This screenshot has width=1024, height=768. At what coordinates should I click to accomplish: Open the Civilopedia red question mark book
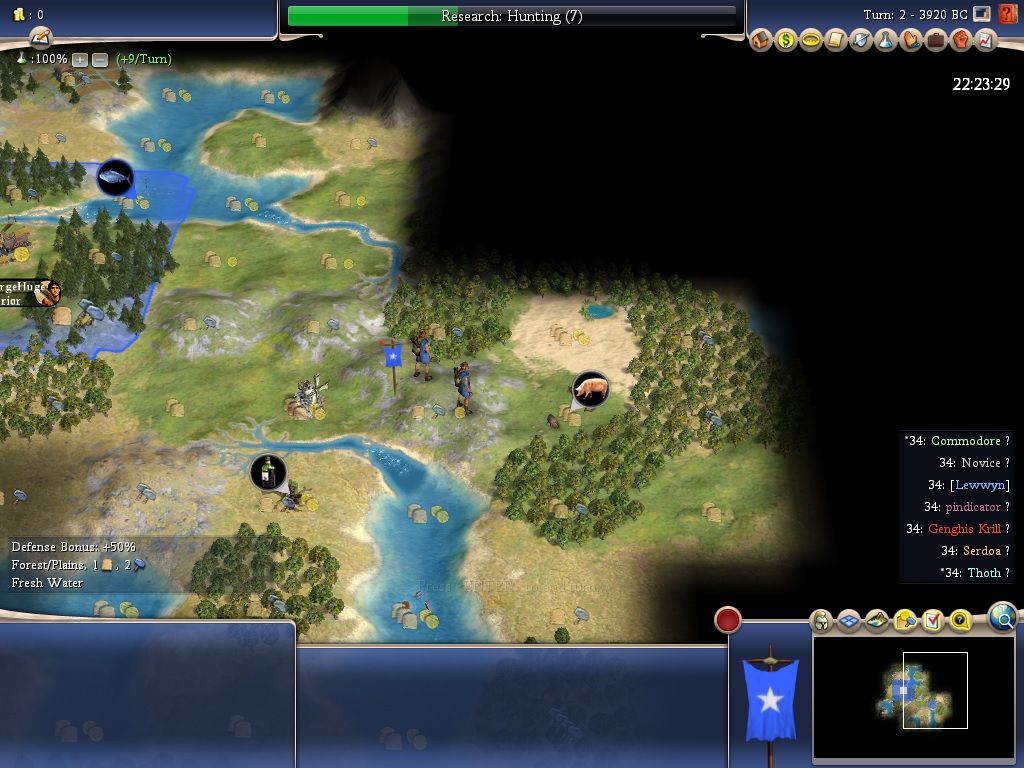[1007, 15]
